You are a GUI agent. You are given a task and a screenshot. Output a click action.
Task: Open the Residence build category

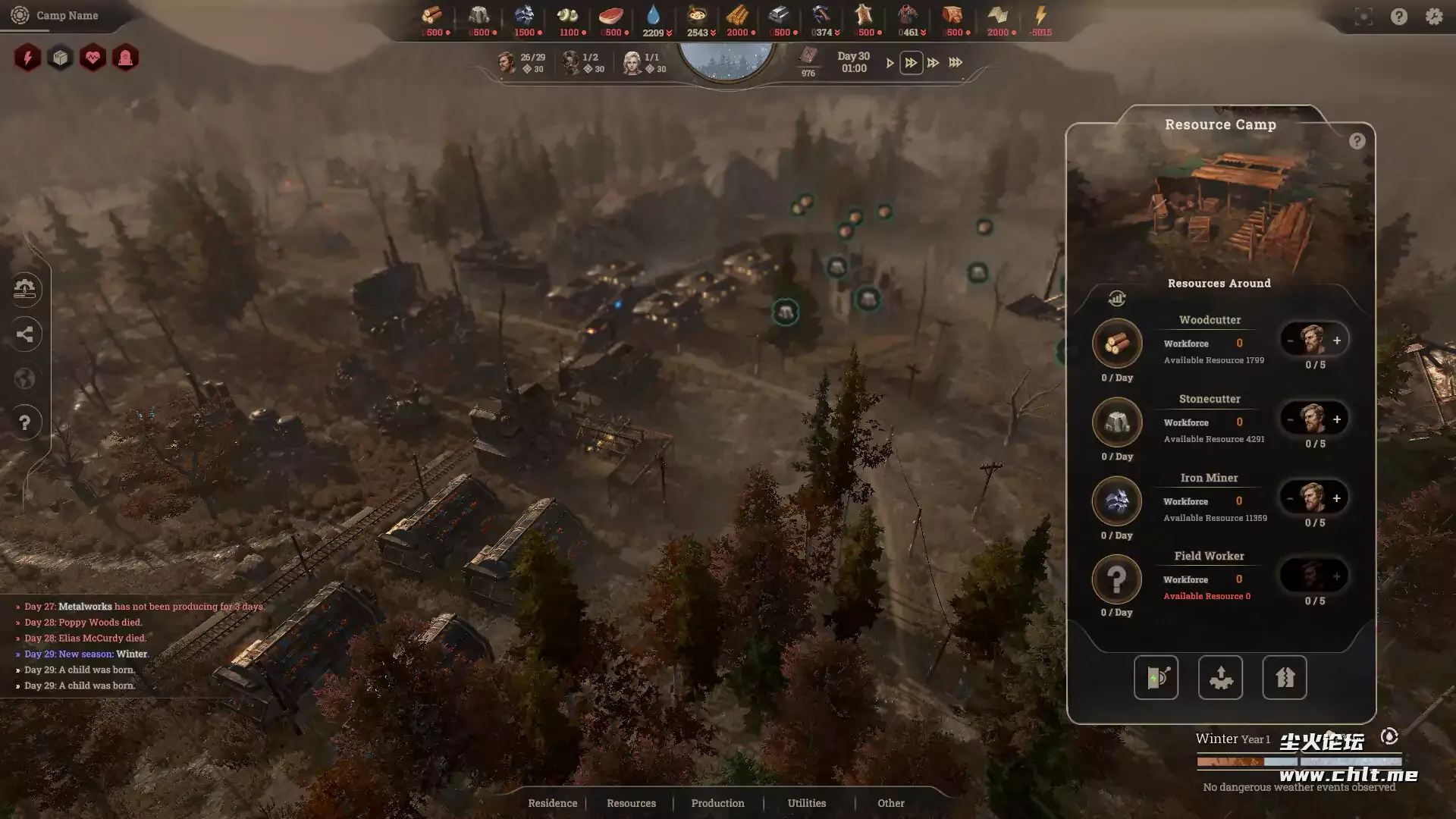[x=552, y=803]
